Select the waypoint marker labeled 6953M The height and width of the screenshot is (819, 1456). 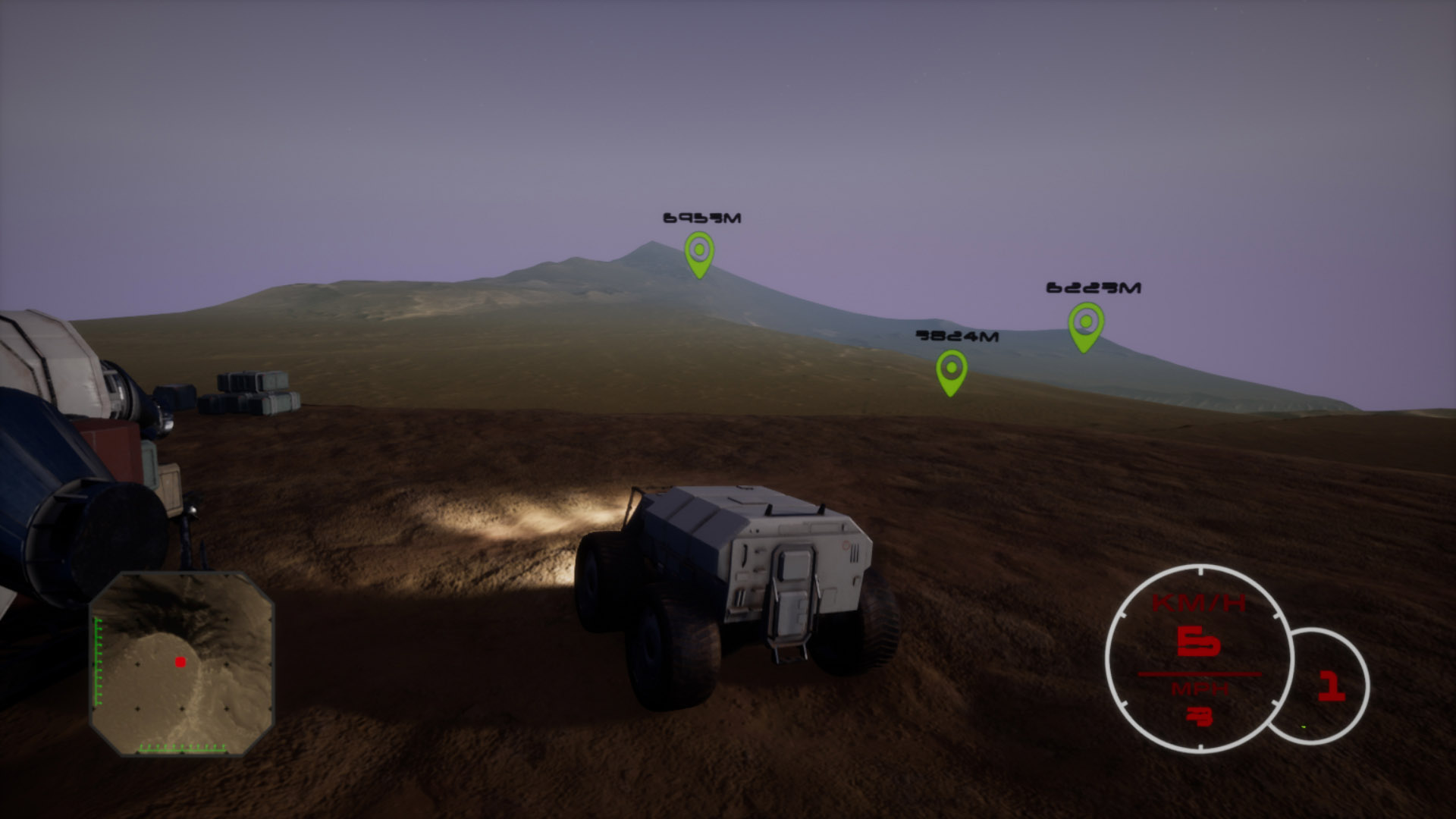pyautogui.click(x=698, y=253)
